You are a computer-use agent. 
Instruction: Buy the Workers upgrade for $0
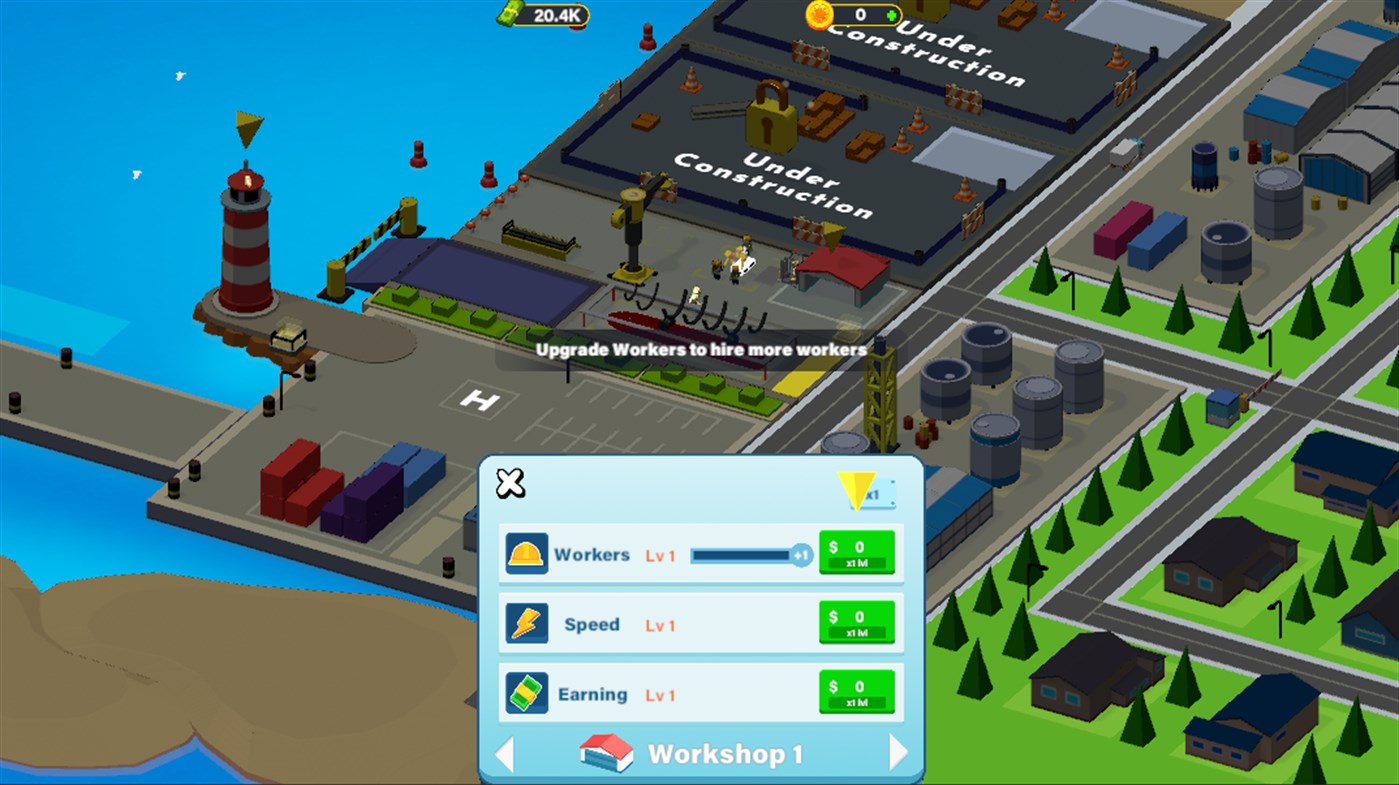857,553
